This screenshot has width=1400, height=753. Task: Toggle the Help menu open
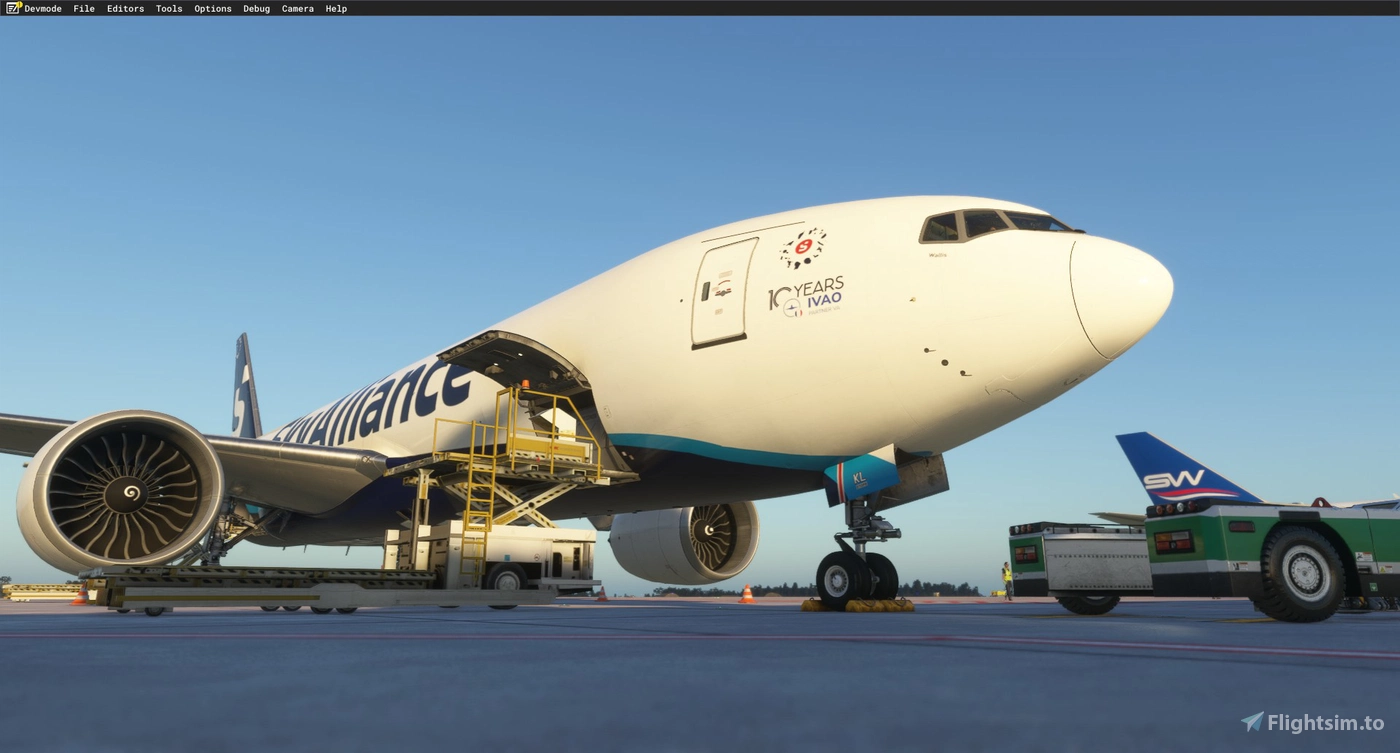(335, 8)
